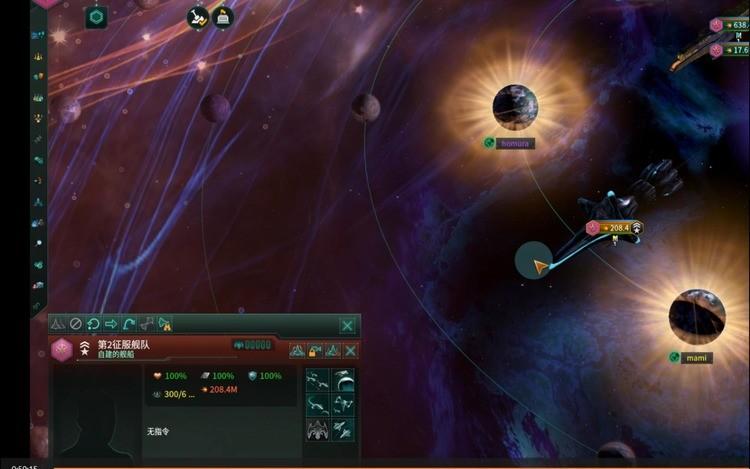Open the round building notification icon
This screenshot has width=750, height=469.
click(222, 17)
